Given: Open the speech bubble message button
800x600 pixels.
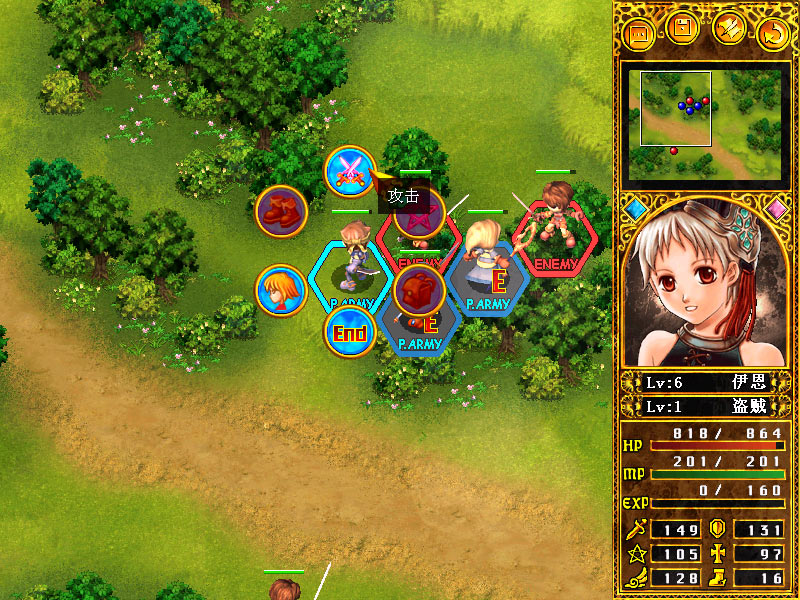Looking at the screenshot, I should coord(639,33).
